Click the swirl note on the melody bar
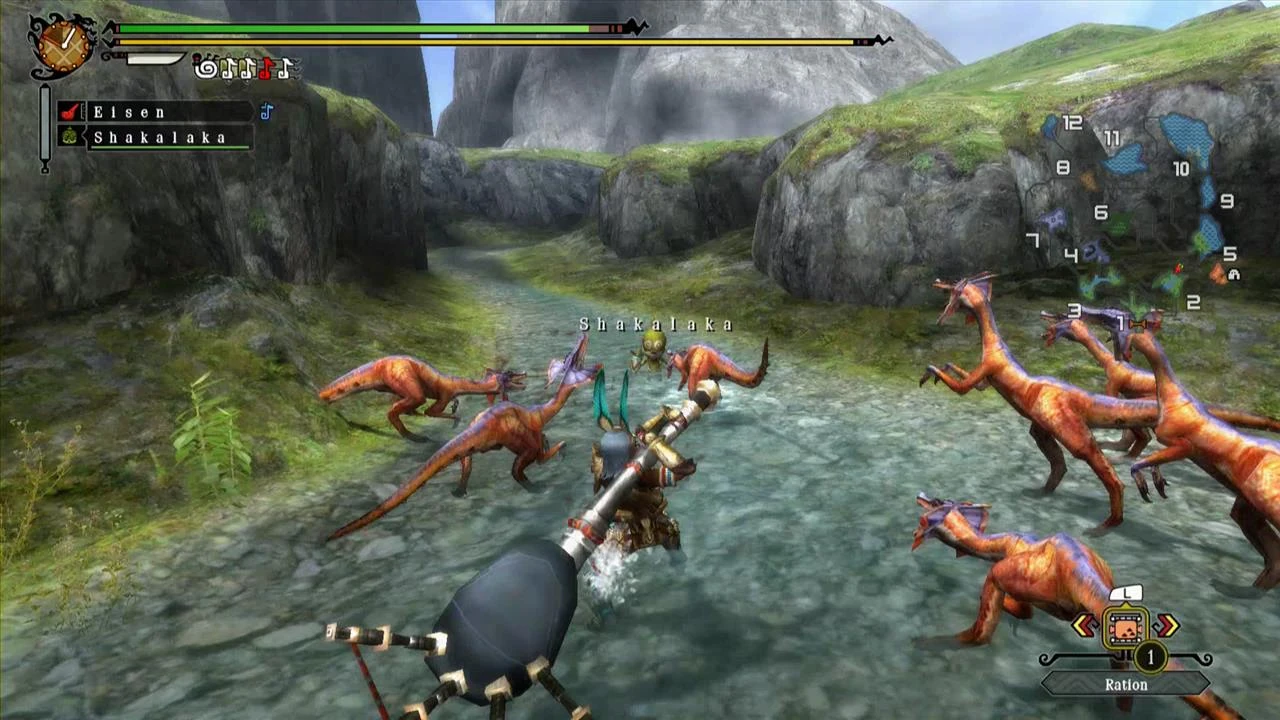Viewport: 1280px width, 720px height. tap(204, 68)
